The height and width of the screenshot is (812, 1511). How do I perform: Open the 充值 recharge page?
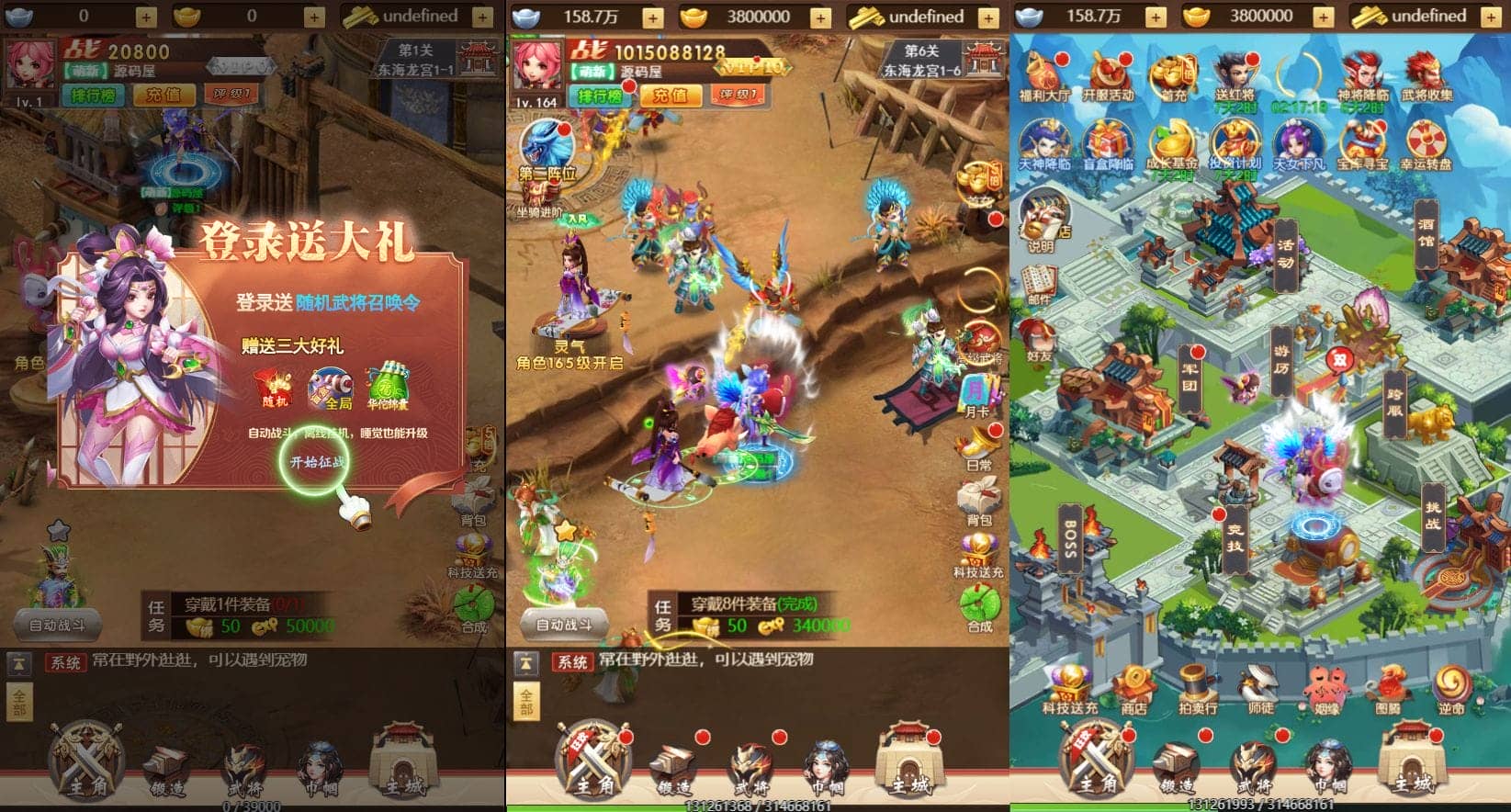coord(672,94)
